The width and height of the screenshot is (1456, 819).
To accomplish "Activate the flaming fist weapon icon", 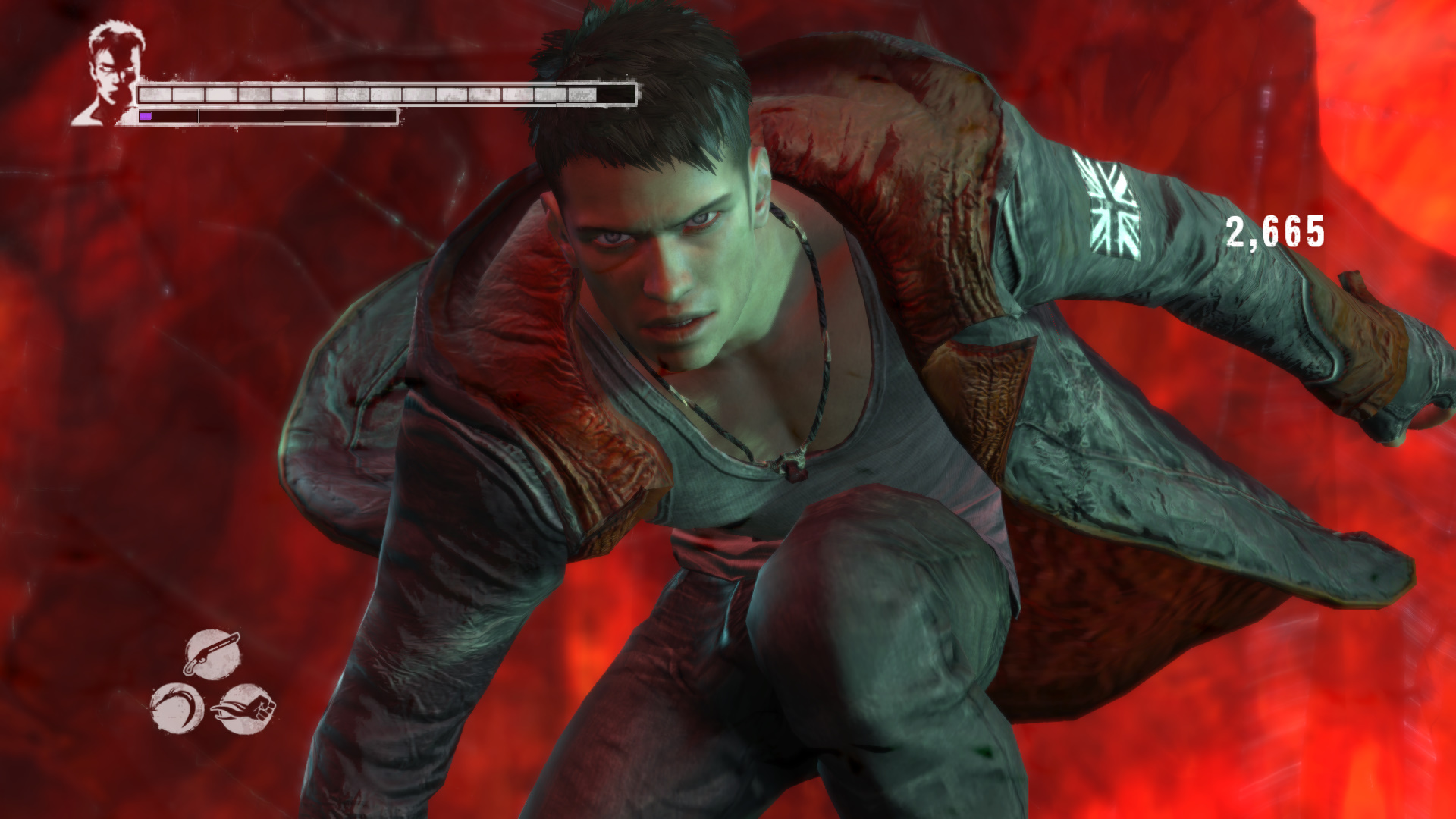I will [x=244, y=709].
